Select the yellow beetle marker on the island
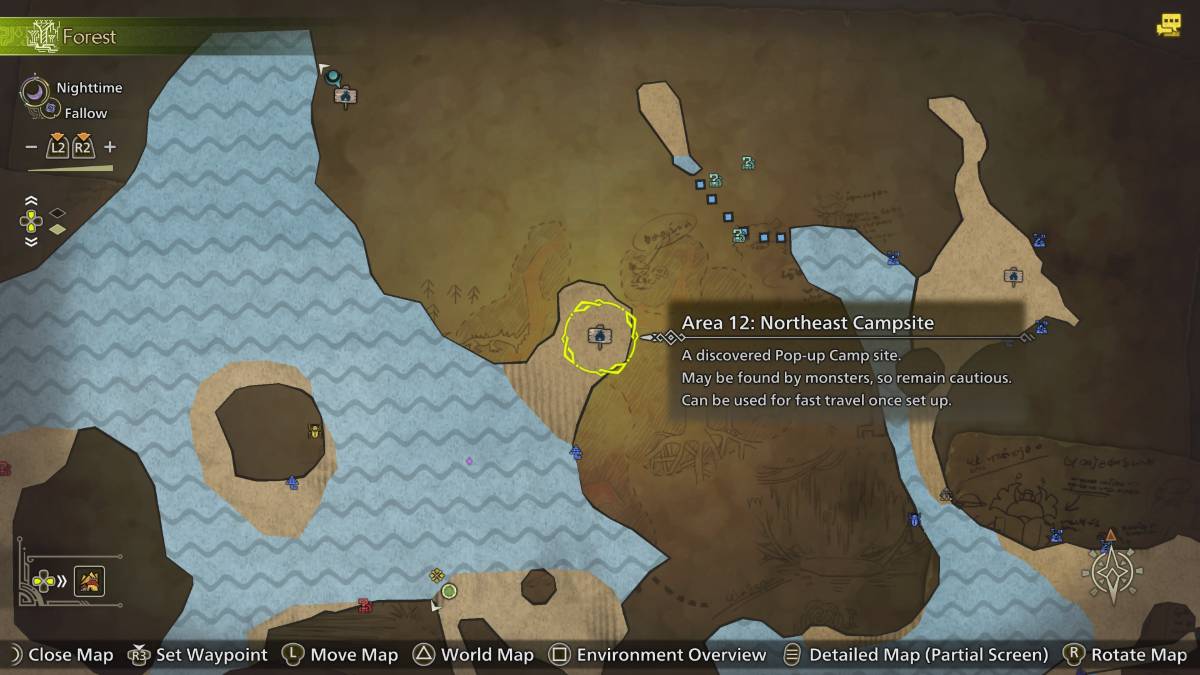1200x675 pixels. 315,431
